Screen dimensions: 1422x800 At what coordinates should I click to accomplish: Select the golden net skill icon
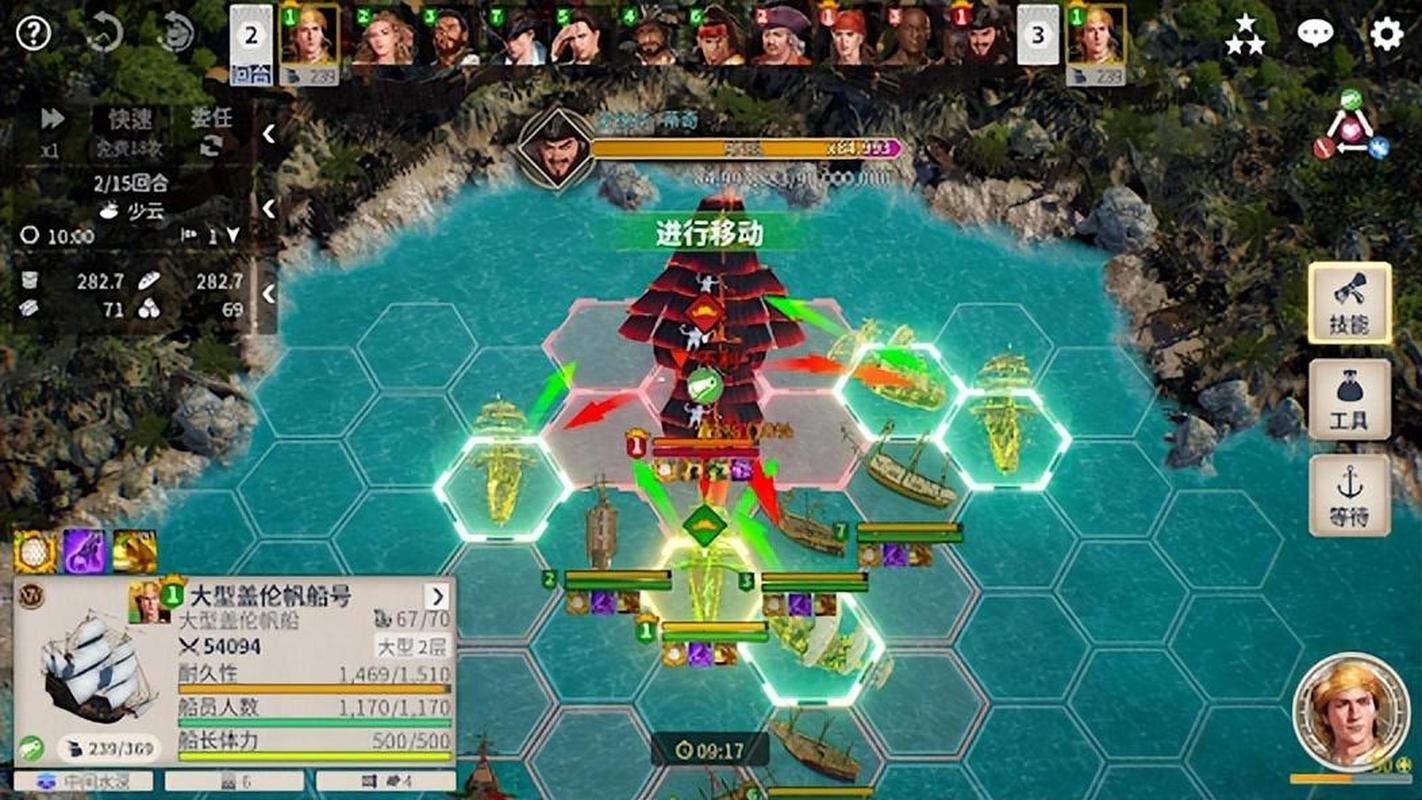pos(35,551)
